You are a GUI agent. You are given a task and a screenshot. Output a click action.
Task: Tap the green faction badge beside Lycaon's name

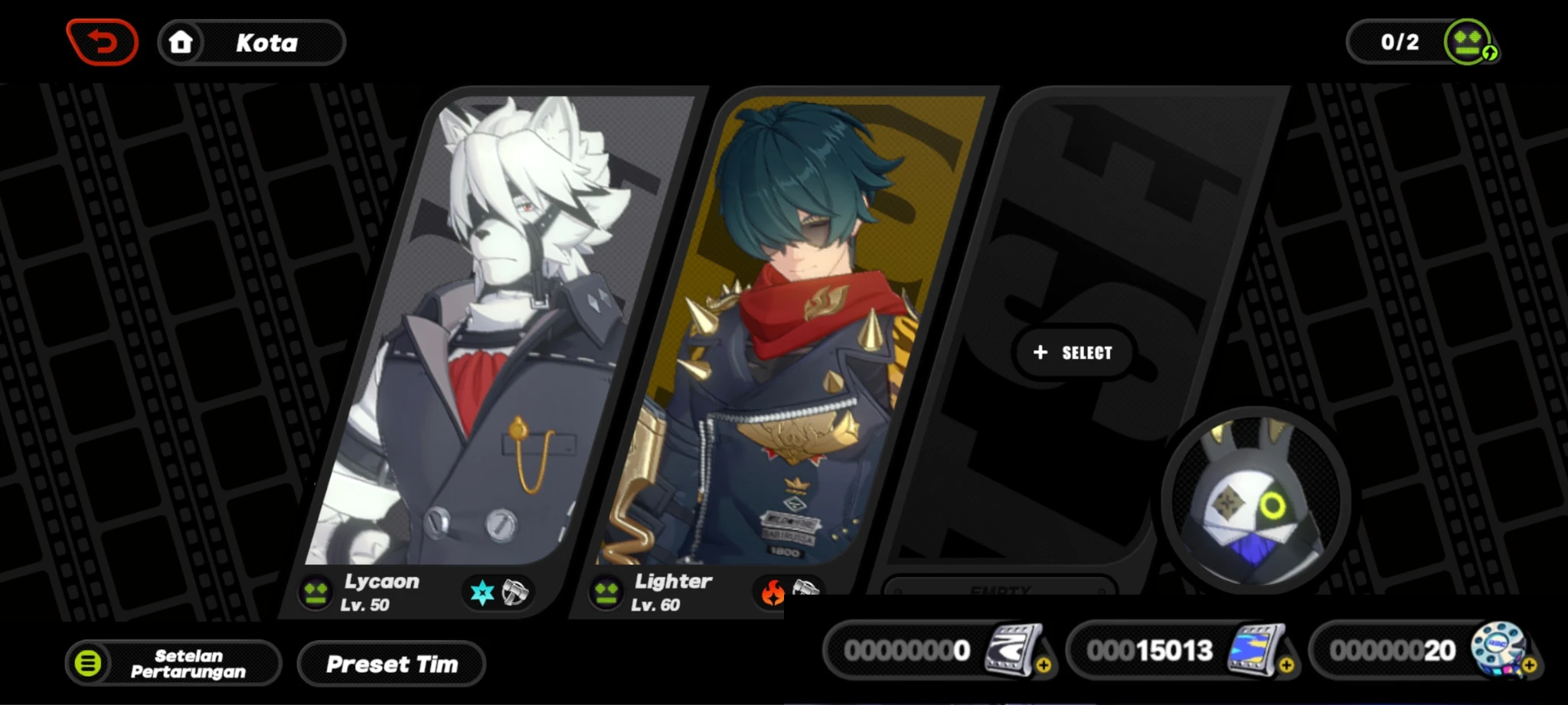[314, 592]
